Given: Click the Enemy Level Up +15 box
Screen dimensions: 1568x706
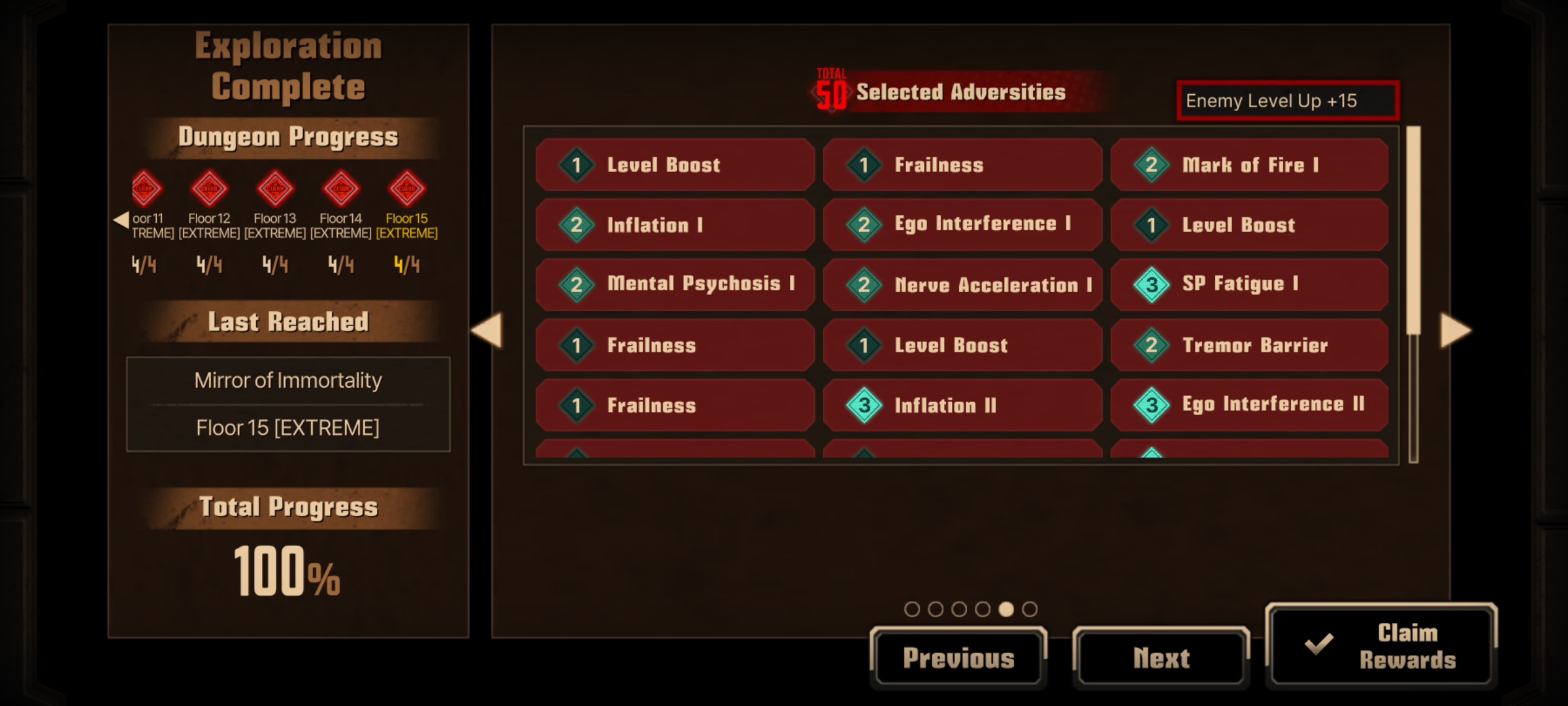Looking at the screenshot, I should coord(1287,101).
